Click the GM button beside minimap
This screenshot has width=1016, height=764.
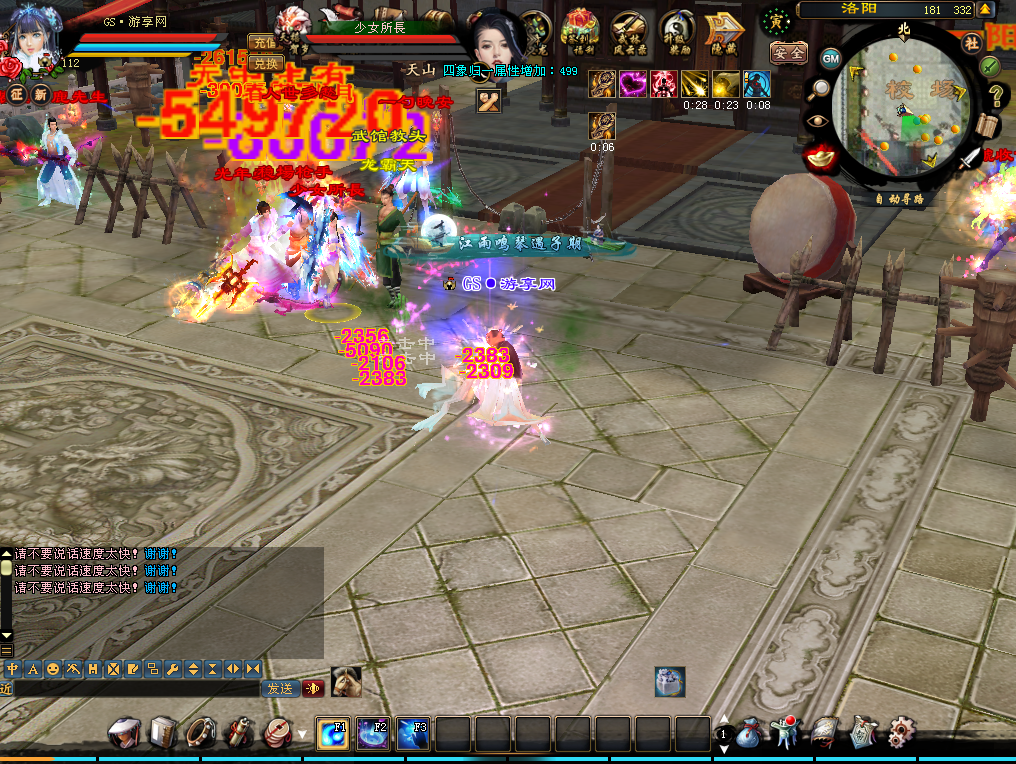831,58
